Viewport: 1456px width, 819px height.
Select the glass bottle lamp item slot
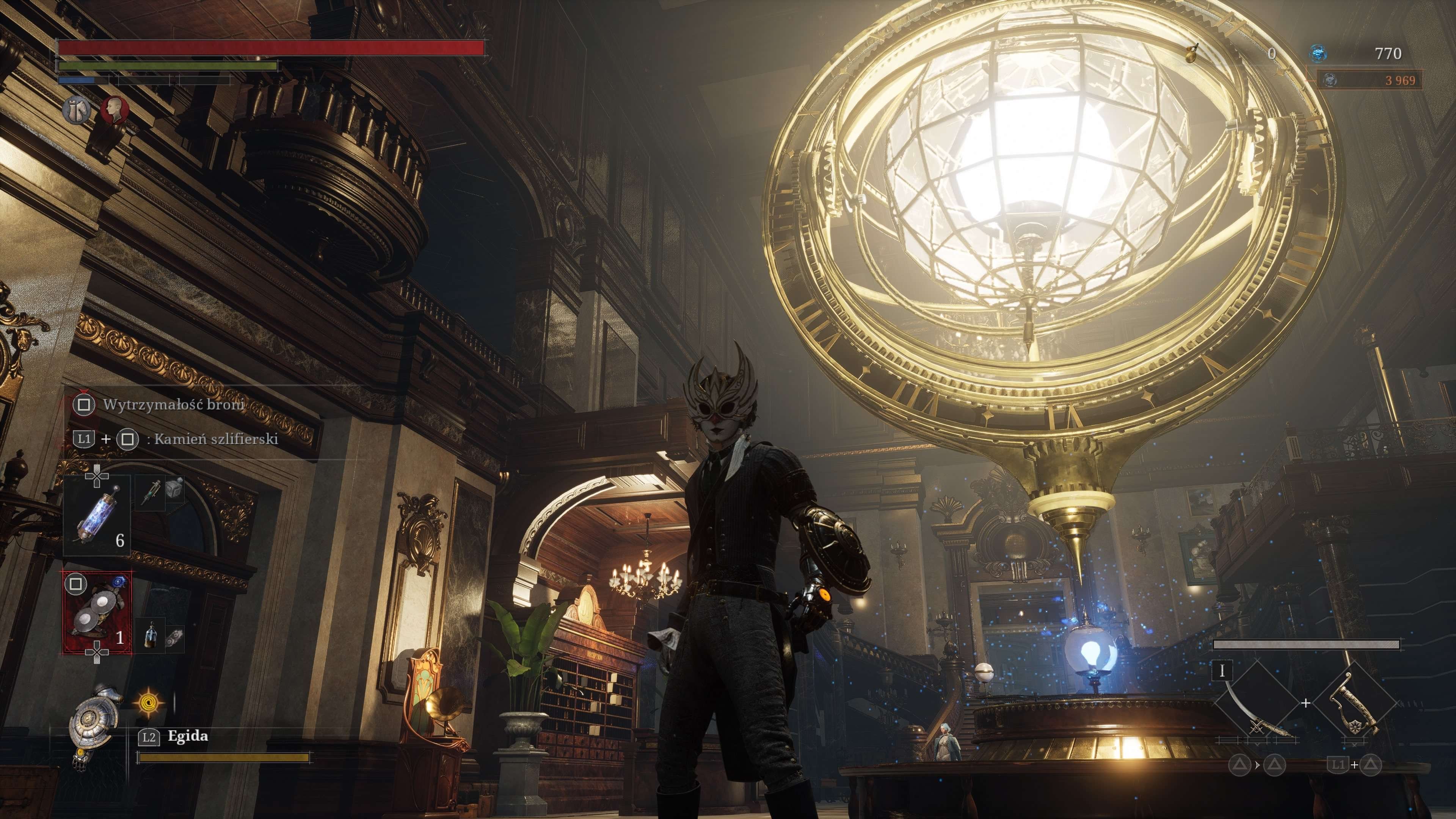150,634
